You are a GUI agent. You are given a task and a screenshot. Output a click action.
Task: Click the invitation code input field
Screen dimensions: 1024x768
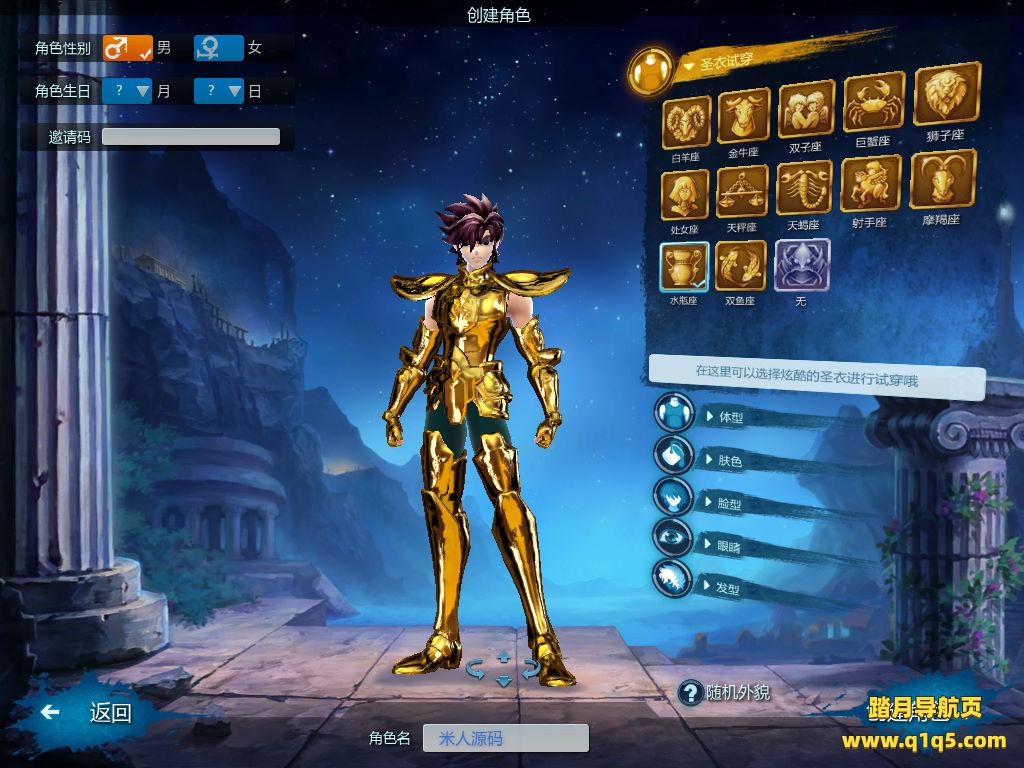[191, 137]
